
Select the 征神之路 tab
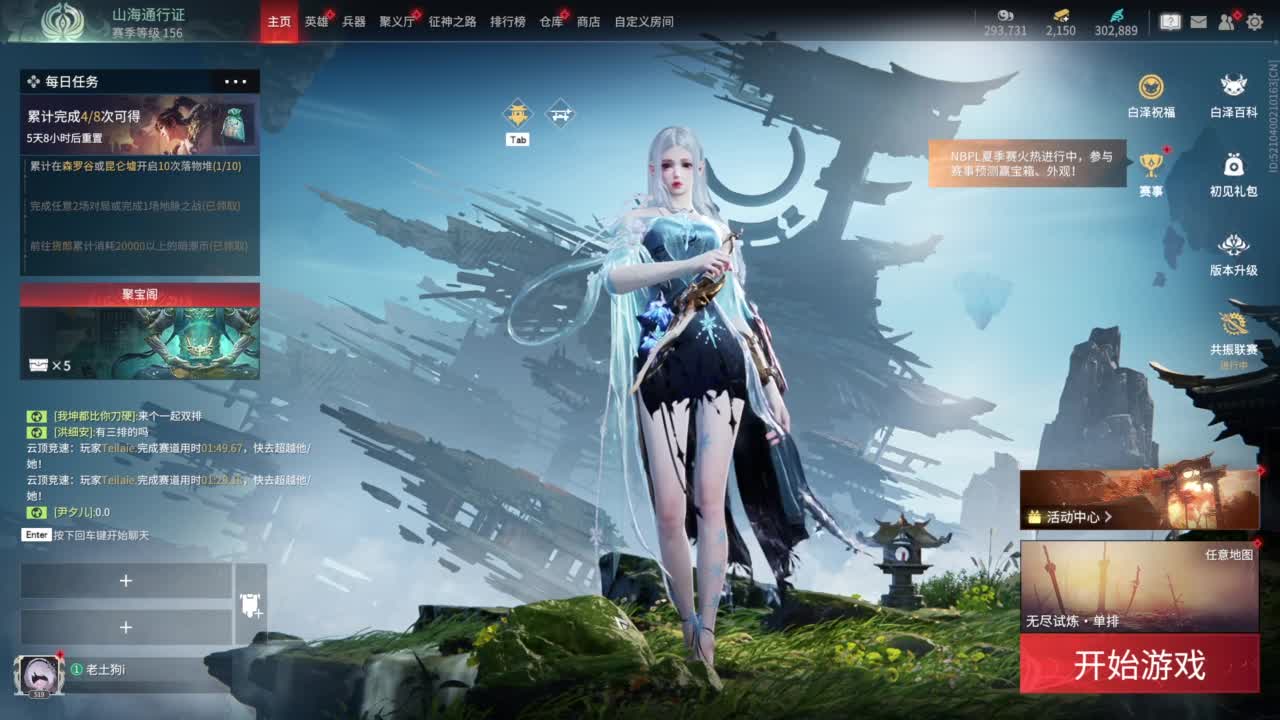pos(452,21)
